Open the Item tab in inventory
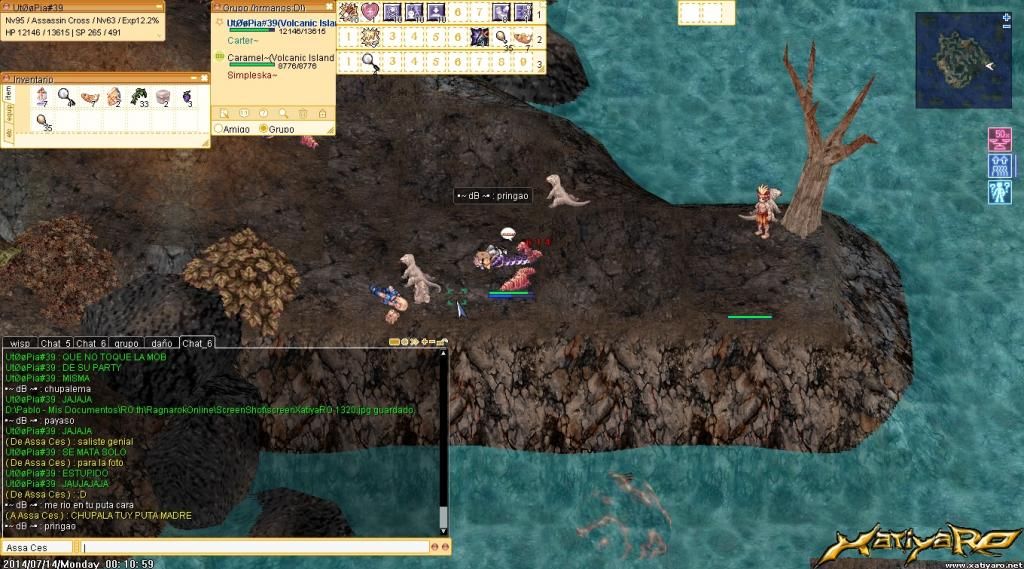1024x569 pixels. 8,92
